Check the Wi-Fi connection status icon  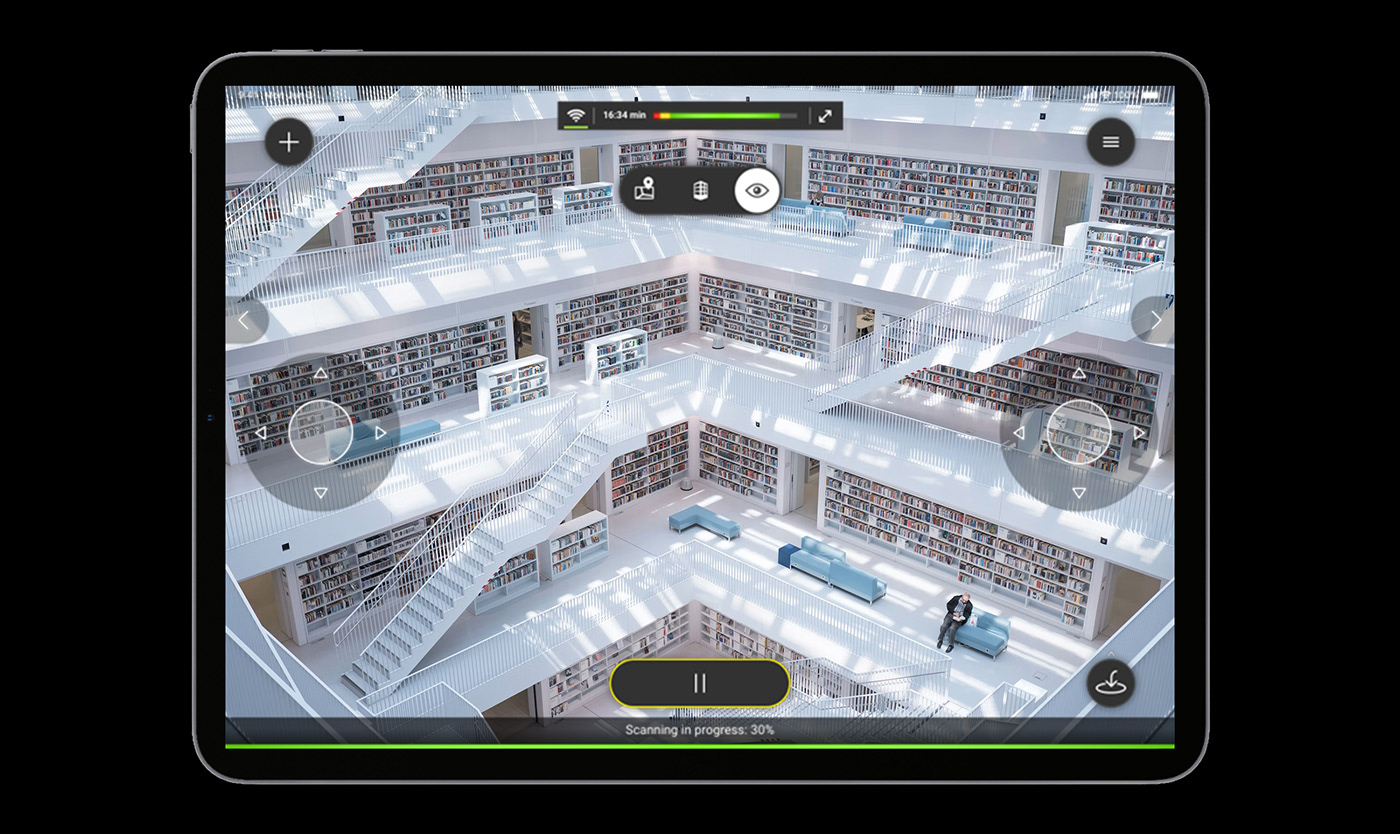(576, 116)
